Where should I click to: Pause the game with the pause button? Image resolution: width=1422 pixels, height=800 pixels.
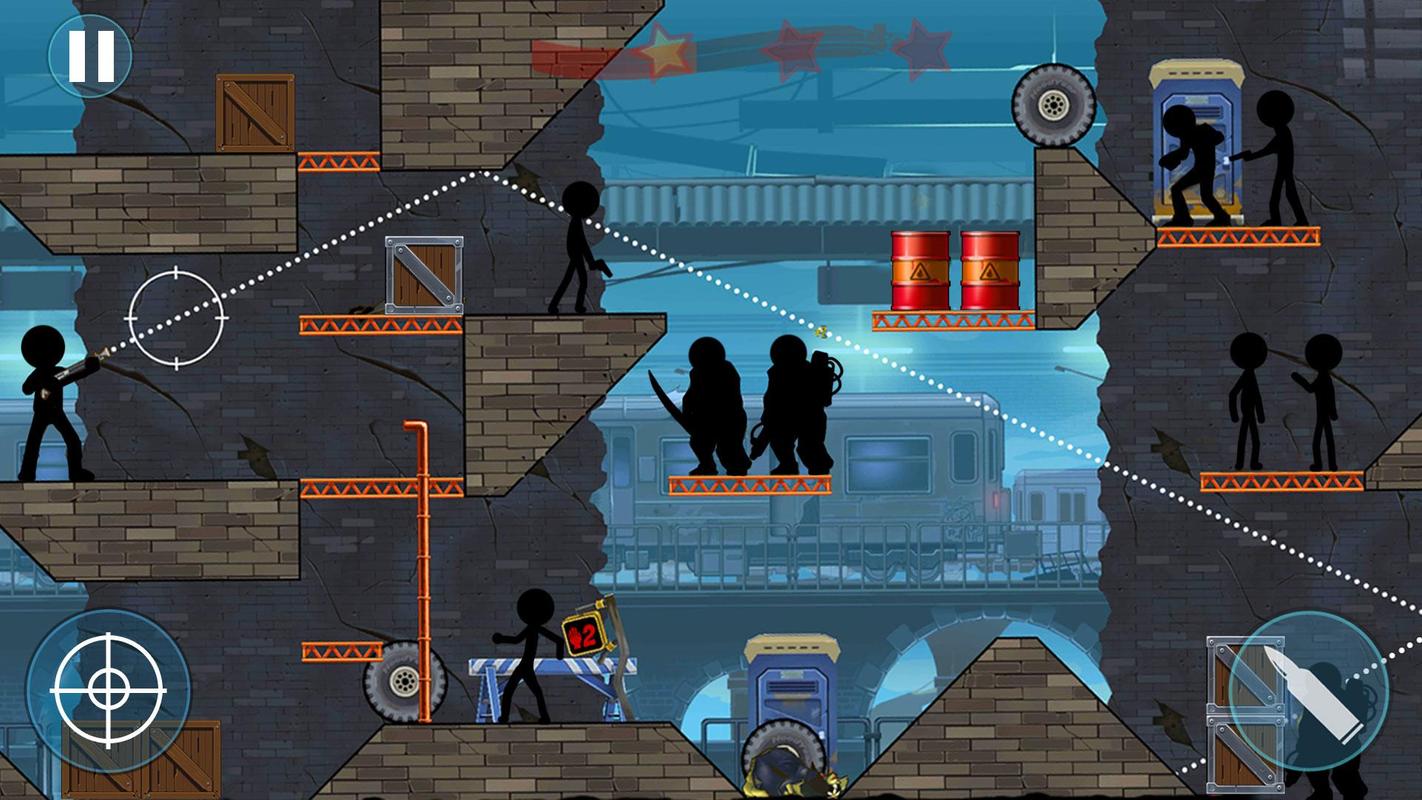(x=90, y=56)
